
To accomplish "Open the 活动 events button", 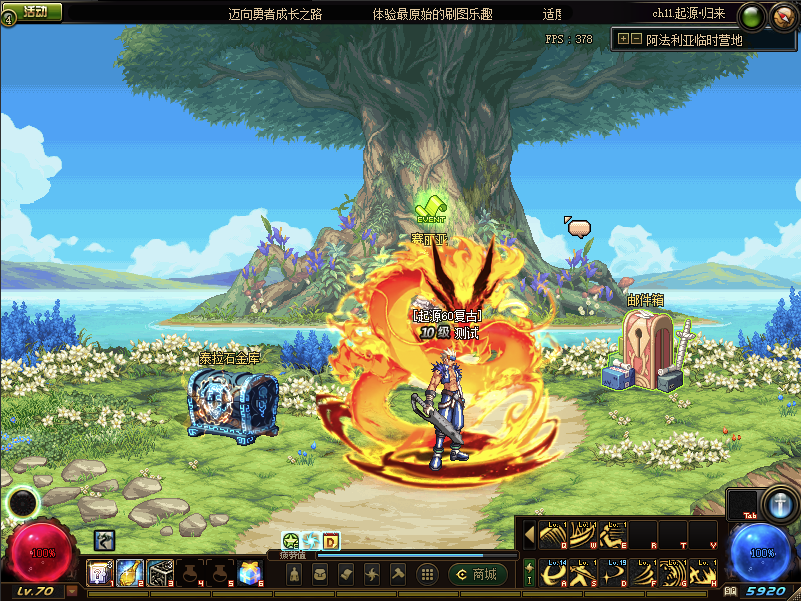I will 35,13.
